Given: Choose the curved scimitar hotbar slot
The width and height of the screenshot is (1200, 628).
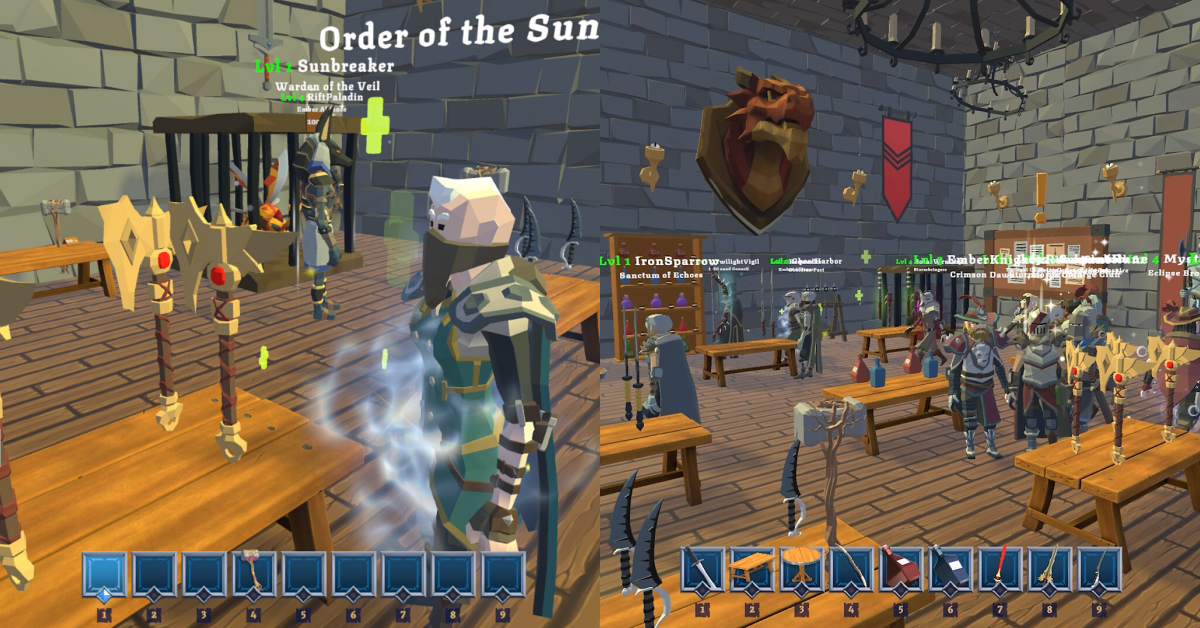Looking at the screenshot, I should click(x=1099, y=570).
